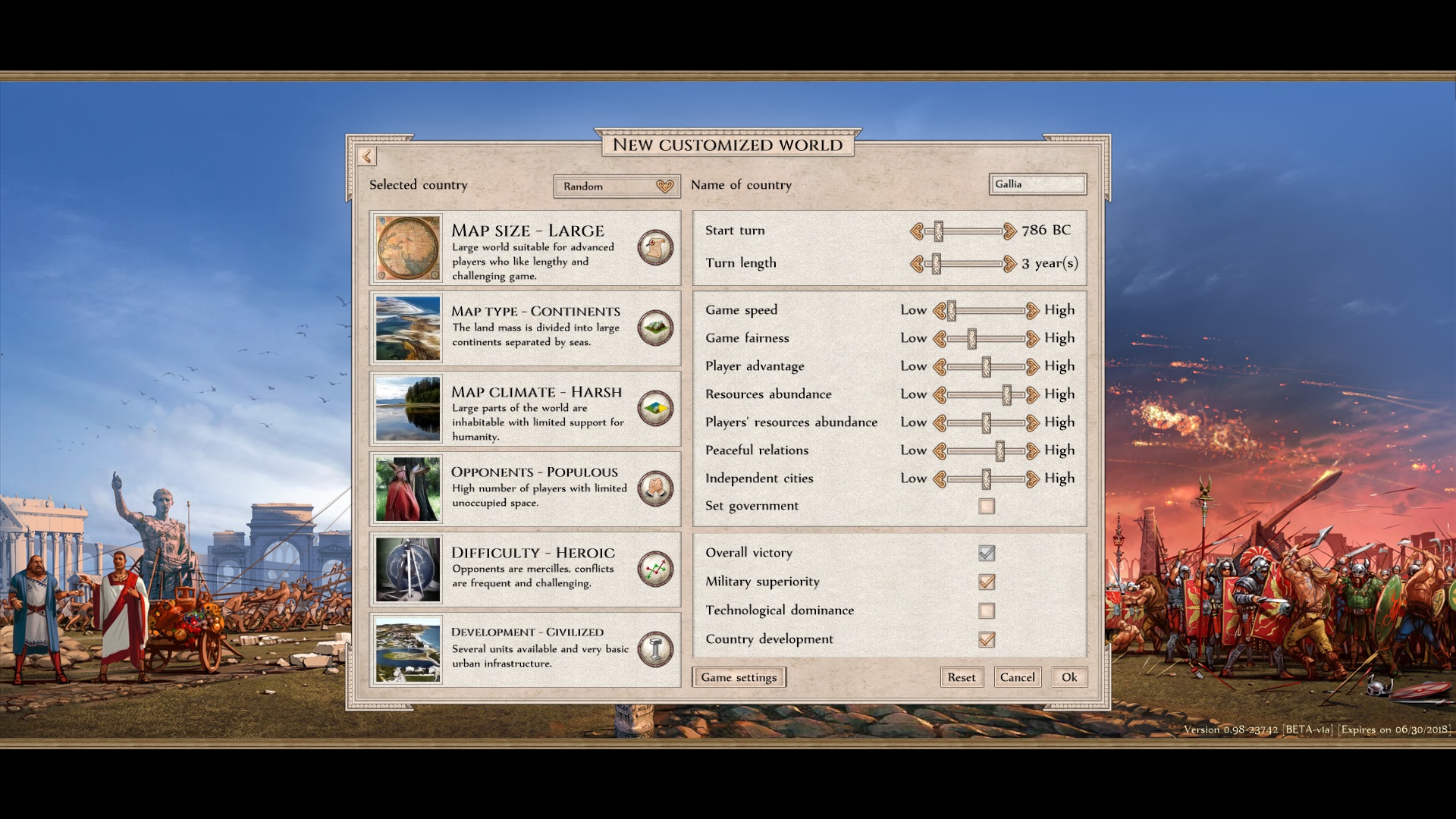Image resolution: width=1456 pixels, height=819 pixels.
Task: Enable the Set government option
Action: [x=986, y=506]
